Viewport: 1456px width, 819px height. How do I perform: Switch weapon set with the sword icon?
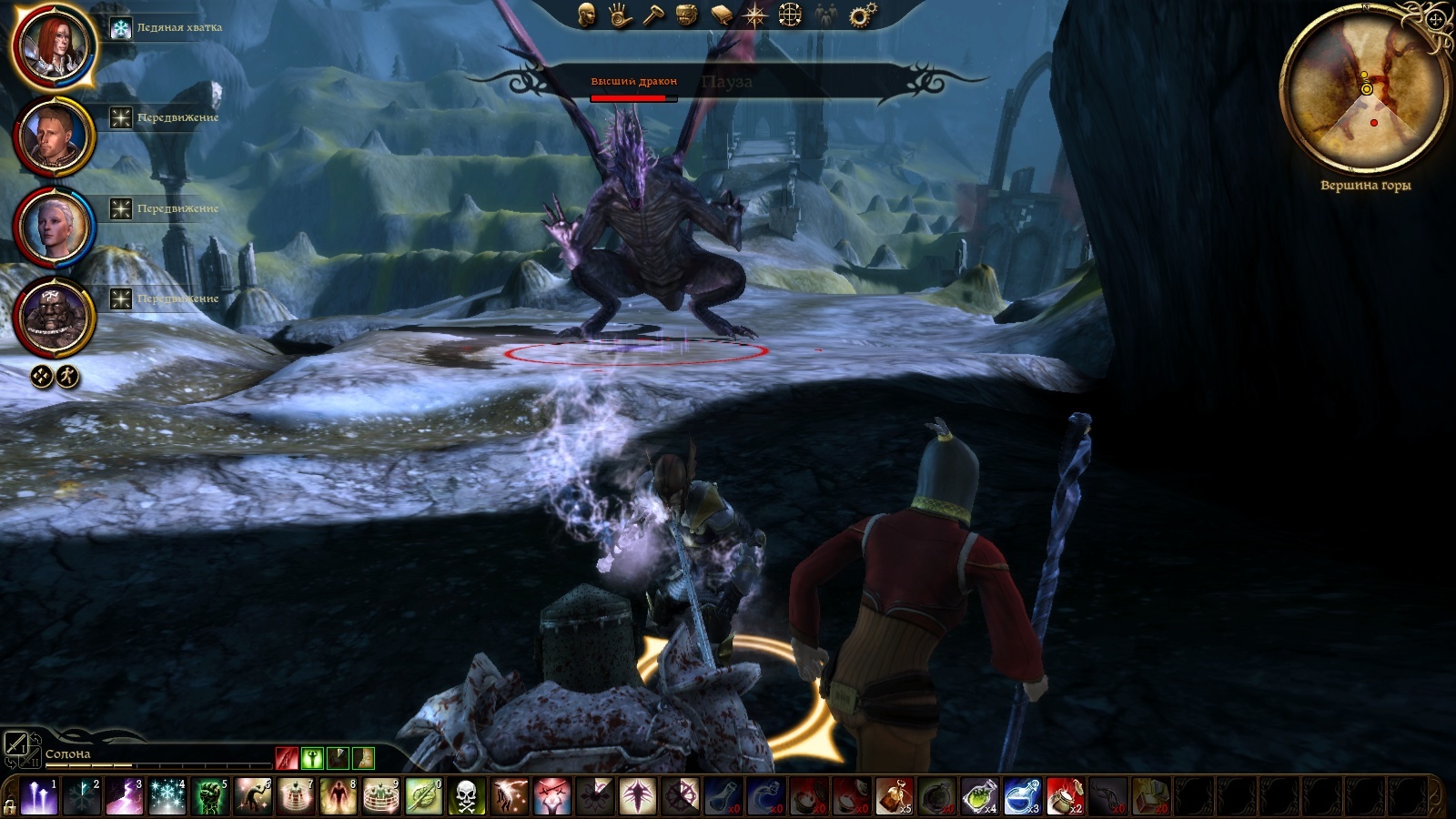(x=15, y=743)
